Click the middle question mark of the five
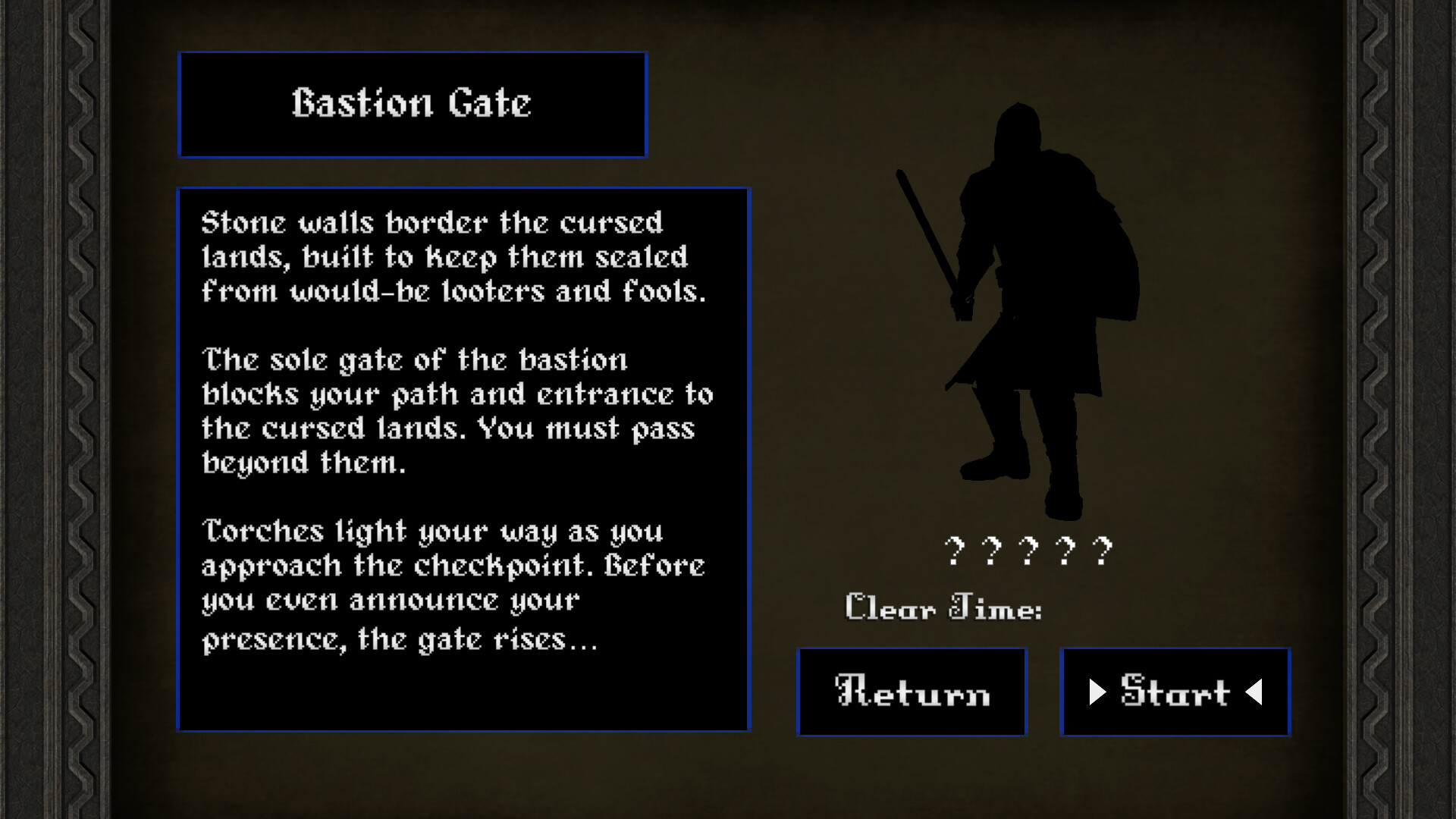 click(1028, 550)
